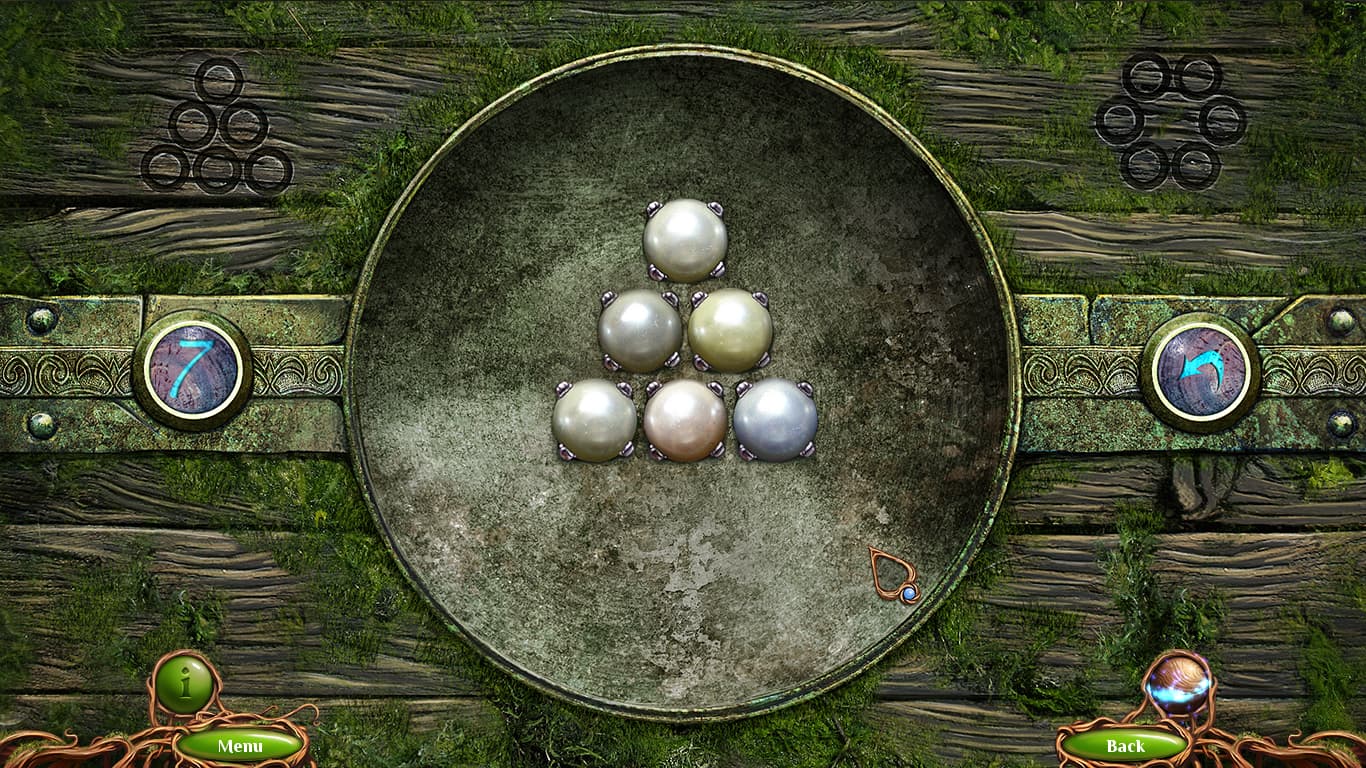The height and width of the screenshot is (768, 1366).
Task: Click the hexagonal pearl pattern diagram top-right
Action: pos(1172,120)
